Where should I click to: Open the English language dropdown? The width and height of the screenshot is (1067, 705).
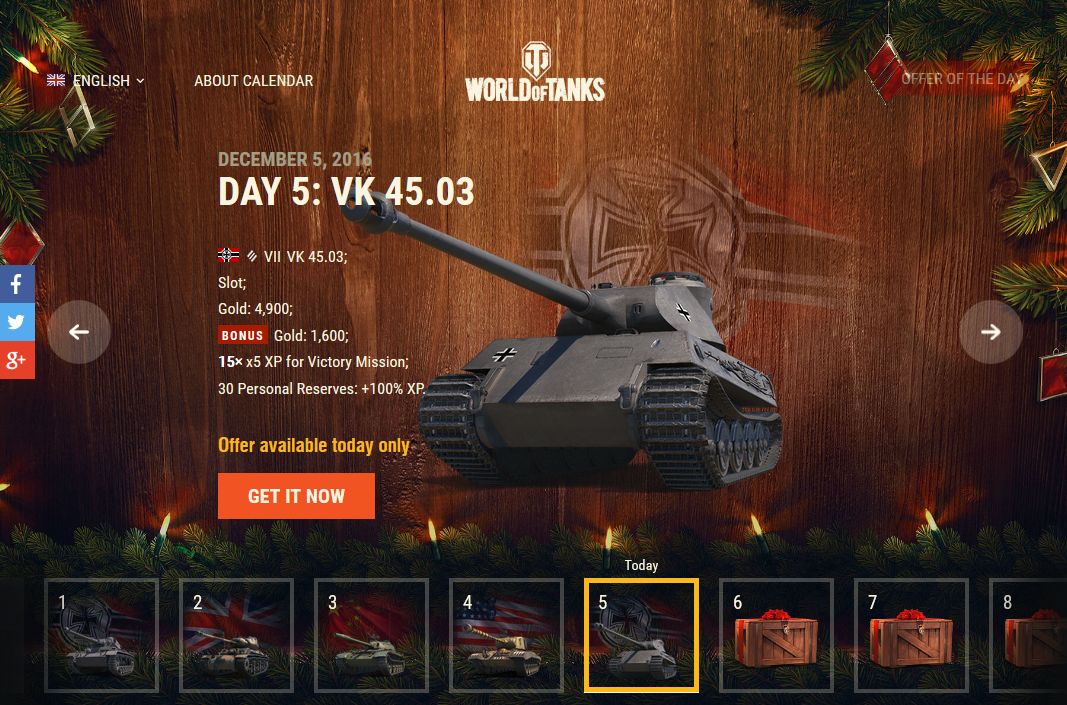[96, 81]
